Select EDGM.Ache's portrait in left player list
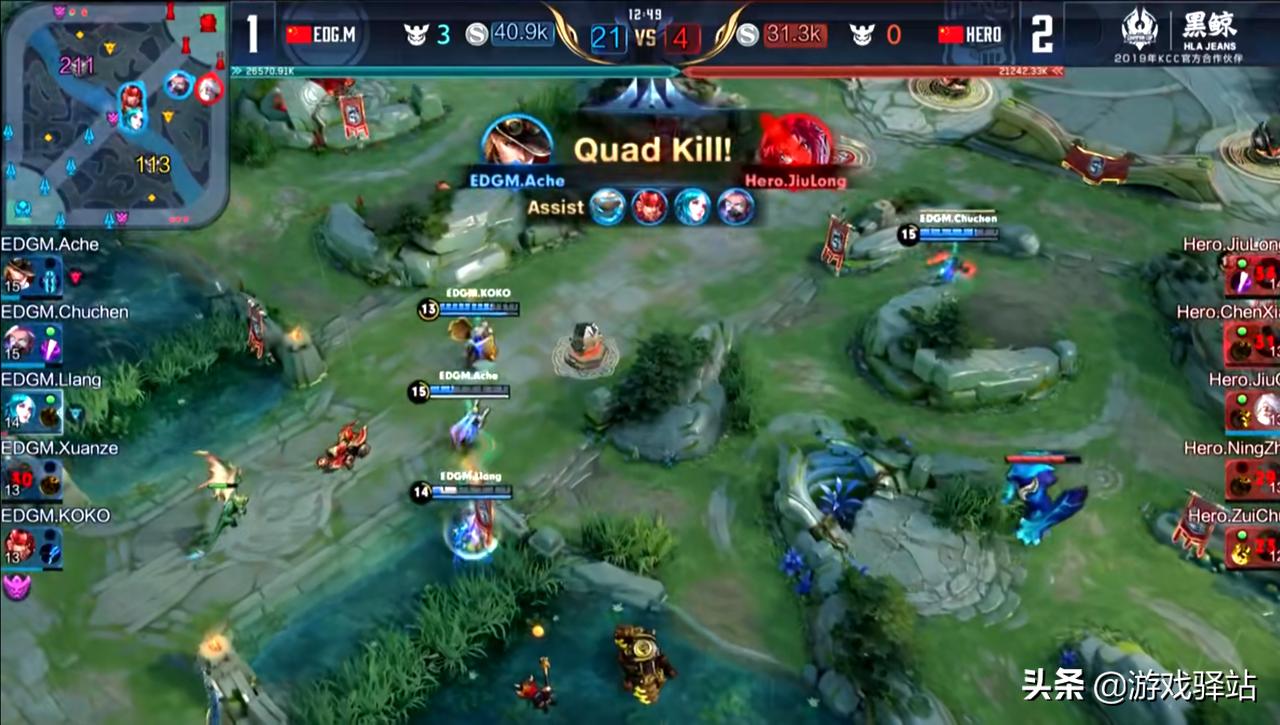1280x725 pixels. coord(18,274)
